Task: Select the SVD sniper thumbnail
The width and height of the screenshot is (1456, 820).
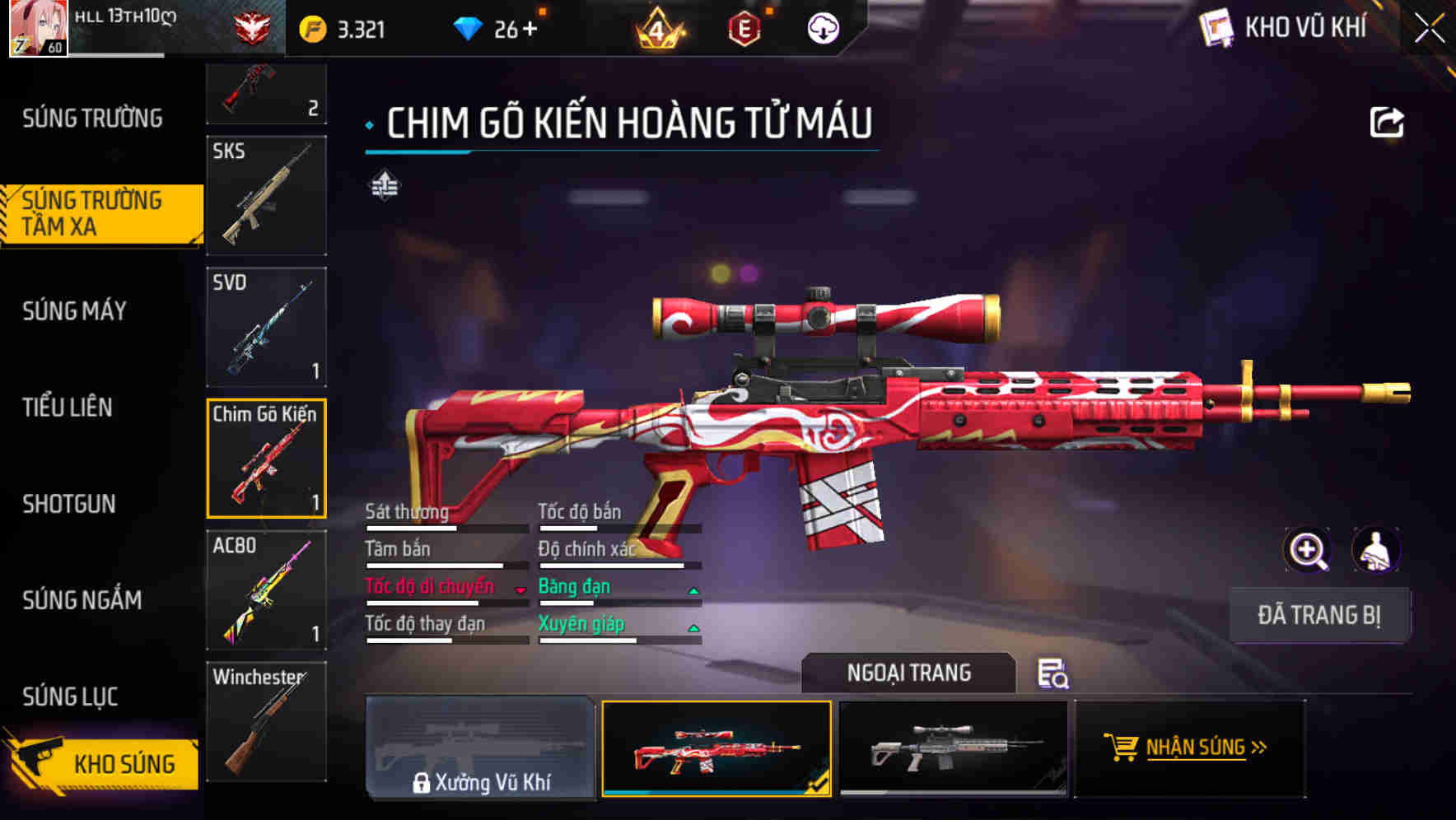Action: click(266, 327)
